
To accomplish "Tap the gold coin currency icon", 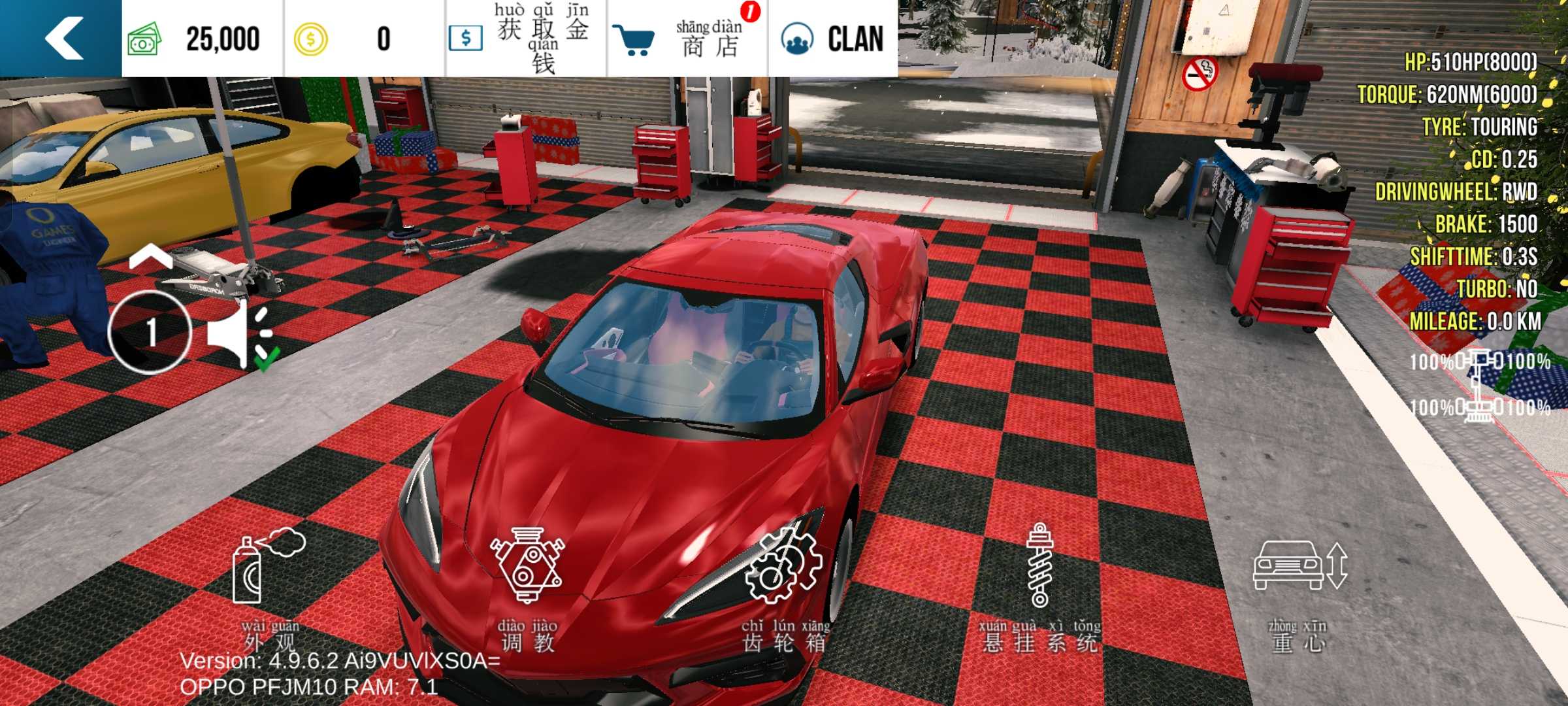I will (x=310, y=39).
